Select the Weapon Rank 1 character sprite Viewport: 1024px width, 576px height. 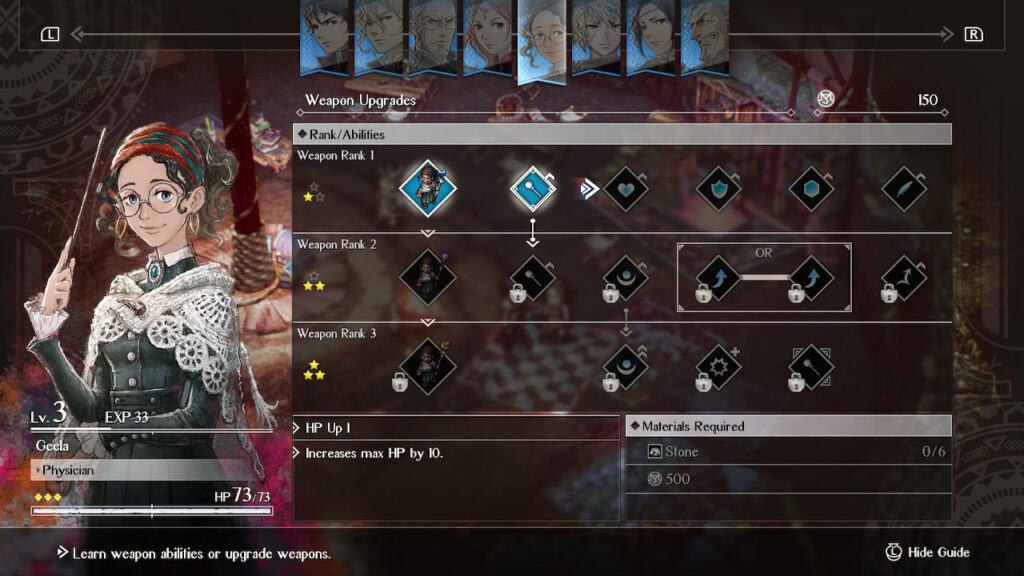[x=428, y=188]
